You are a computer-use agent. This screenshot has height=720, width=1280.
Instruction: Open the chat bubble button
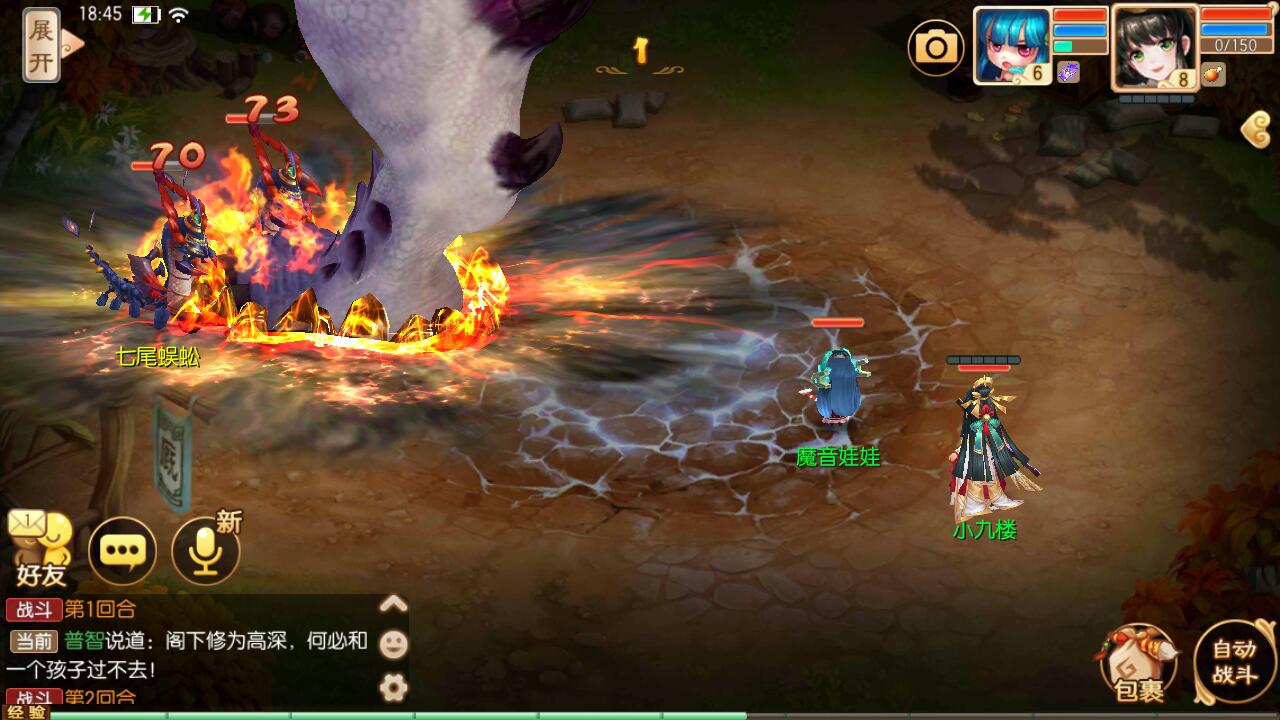click(122, 550)
